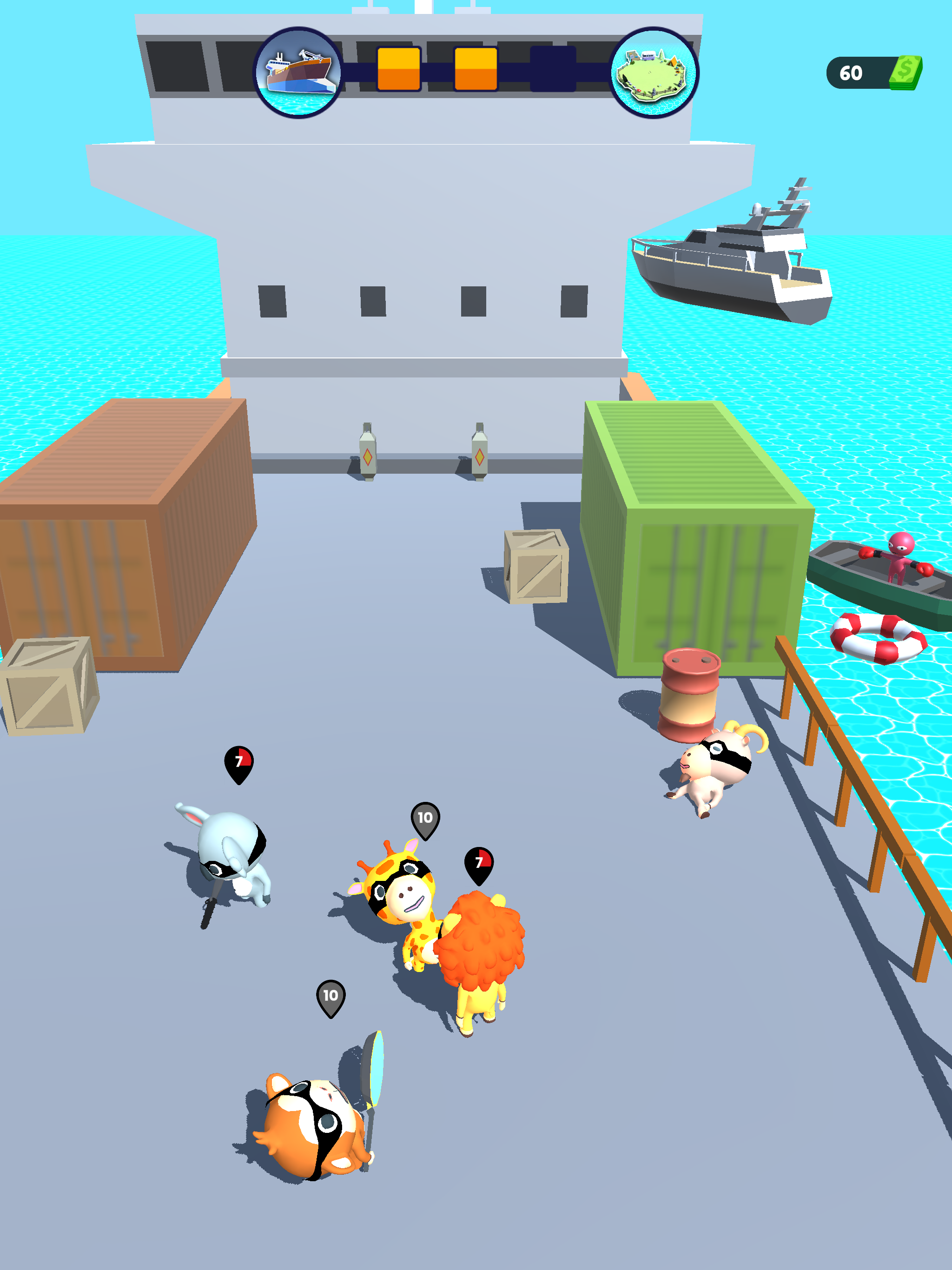Tap the second orange checkpoint square
Screen dimensions: 952x1270
(476, 68)
